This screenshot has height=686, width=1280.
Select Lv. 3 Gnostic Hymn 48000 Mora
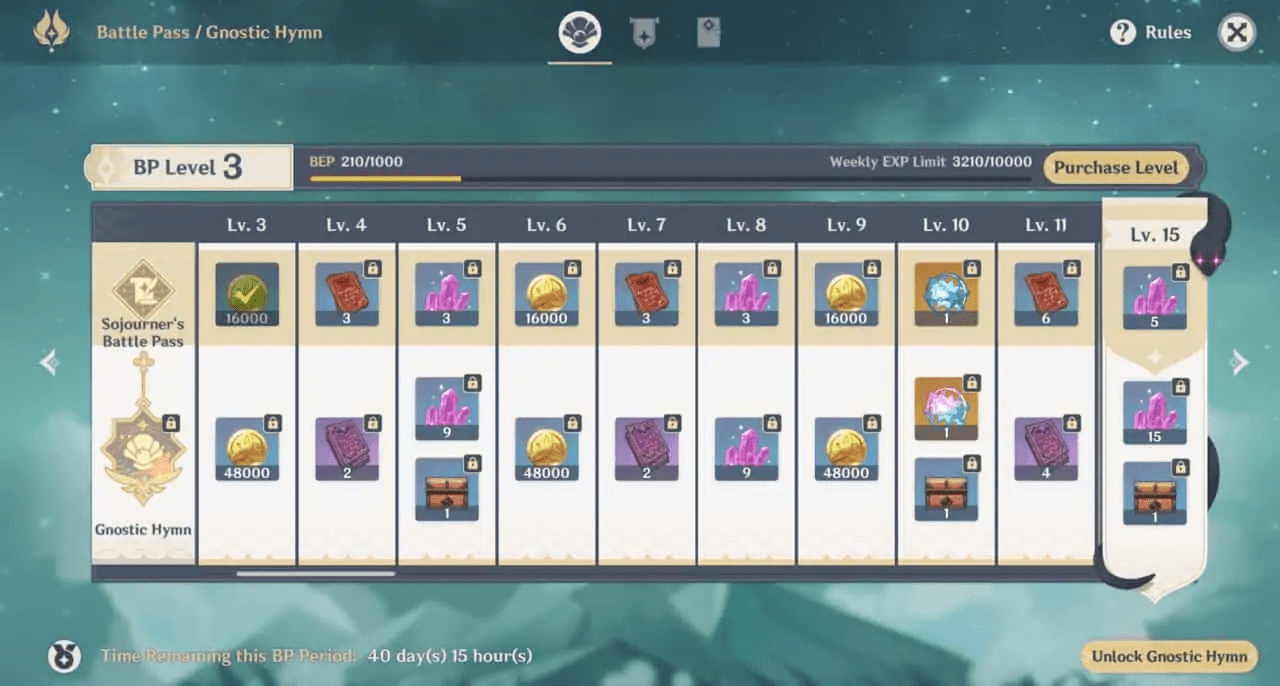pyautogui.click(x=247, y=449)
